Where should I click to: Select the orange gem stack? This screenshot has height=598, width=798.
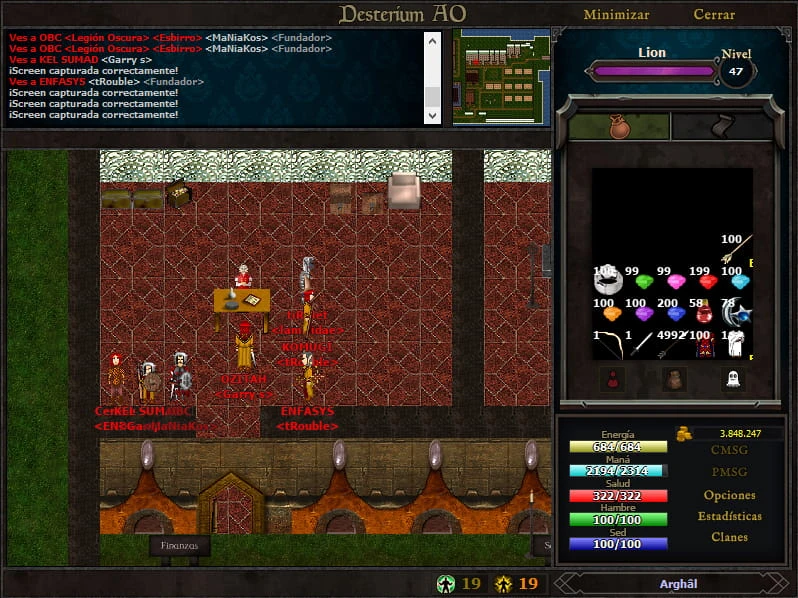pyautogui.click(x=610, y=313)
